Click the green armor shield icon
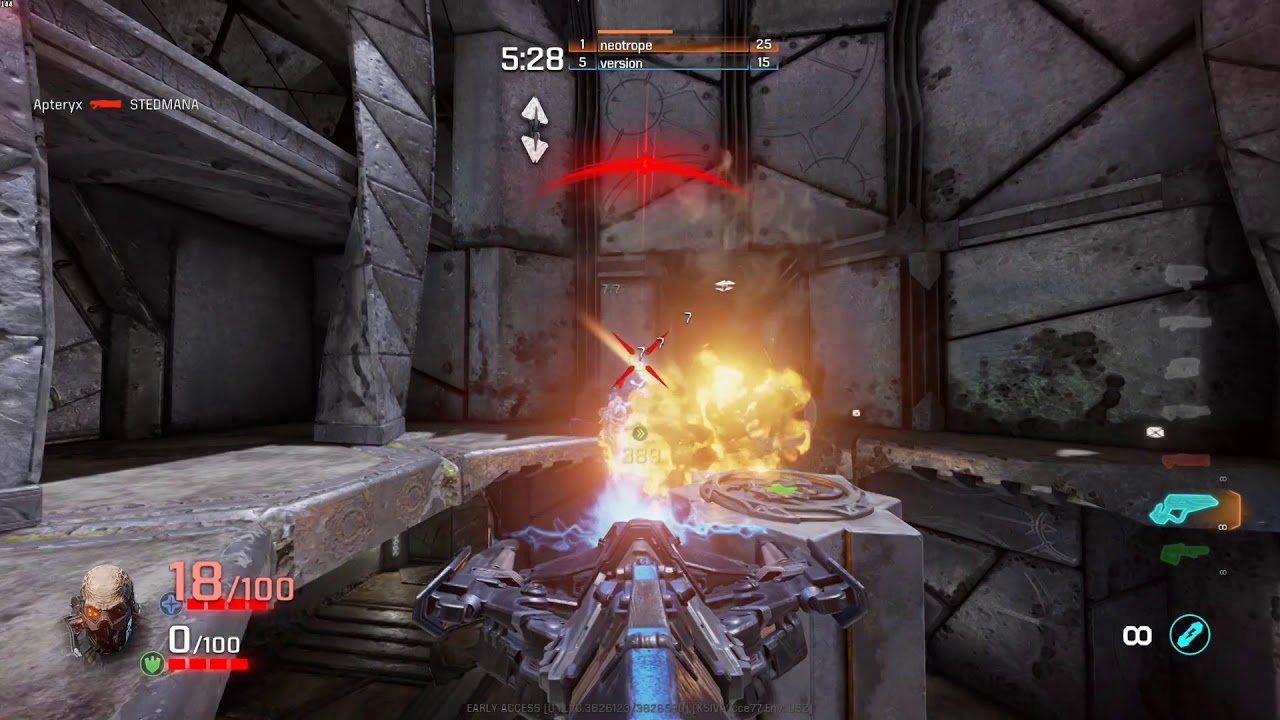Viewport: 1280px width, 720px height. click(153, 661)
